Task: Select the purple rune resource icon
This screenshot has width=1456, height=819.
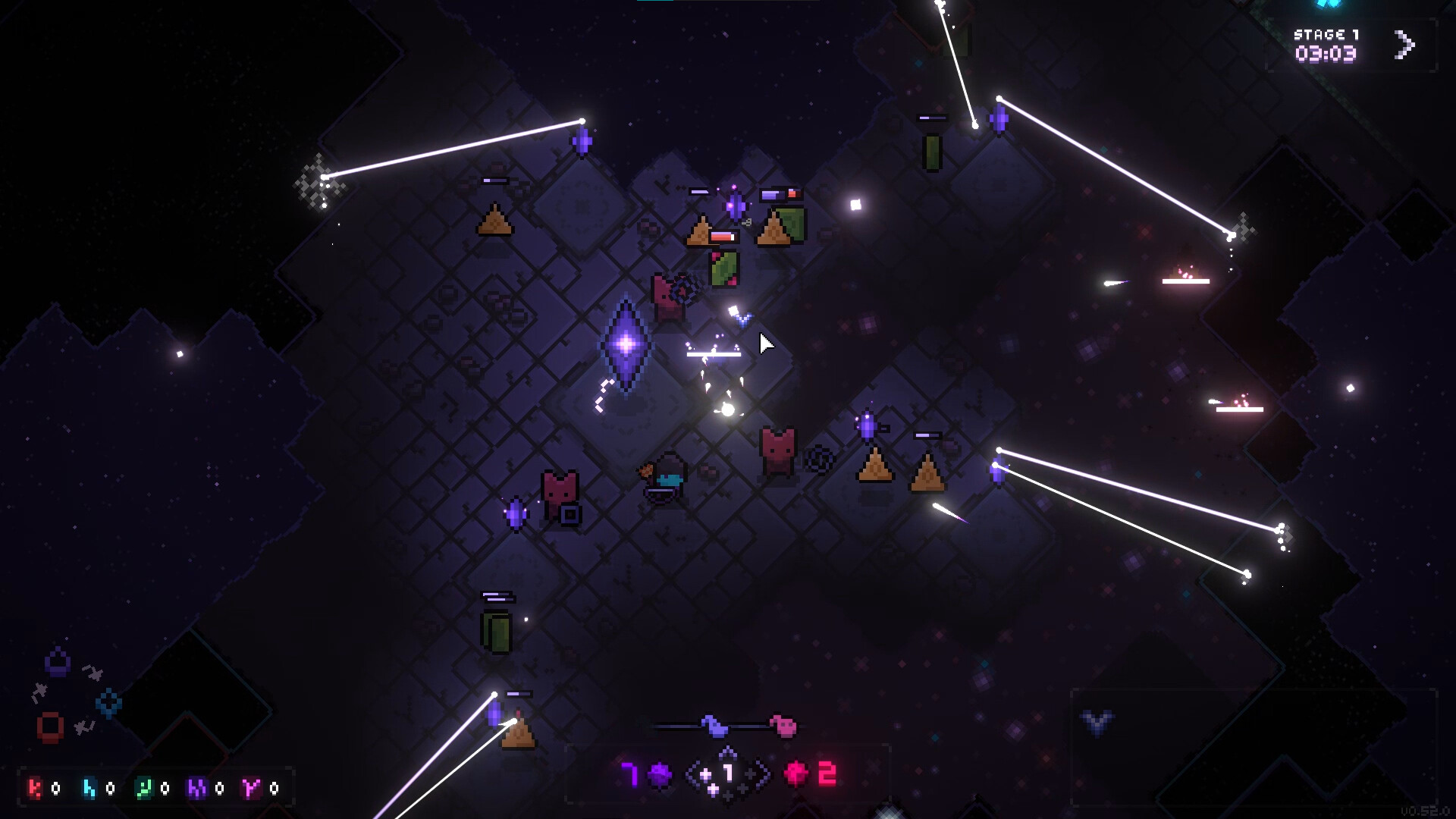Action: tap(197, 789)
